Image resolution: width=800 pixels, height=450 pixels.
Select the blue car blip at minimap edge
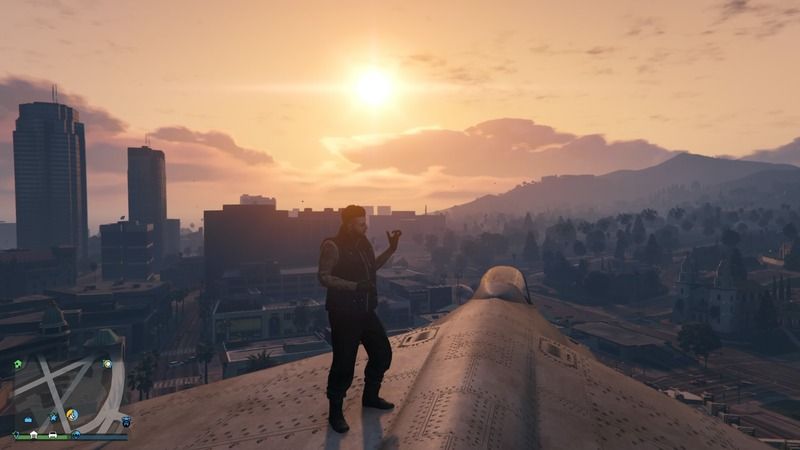pyautogui.click(x=126, y=421)
